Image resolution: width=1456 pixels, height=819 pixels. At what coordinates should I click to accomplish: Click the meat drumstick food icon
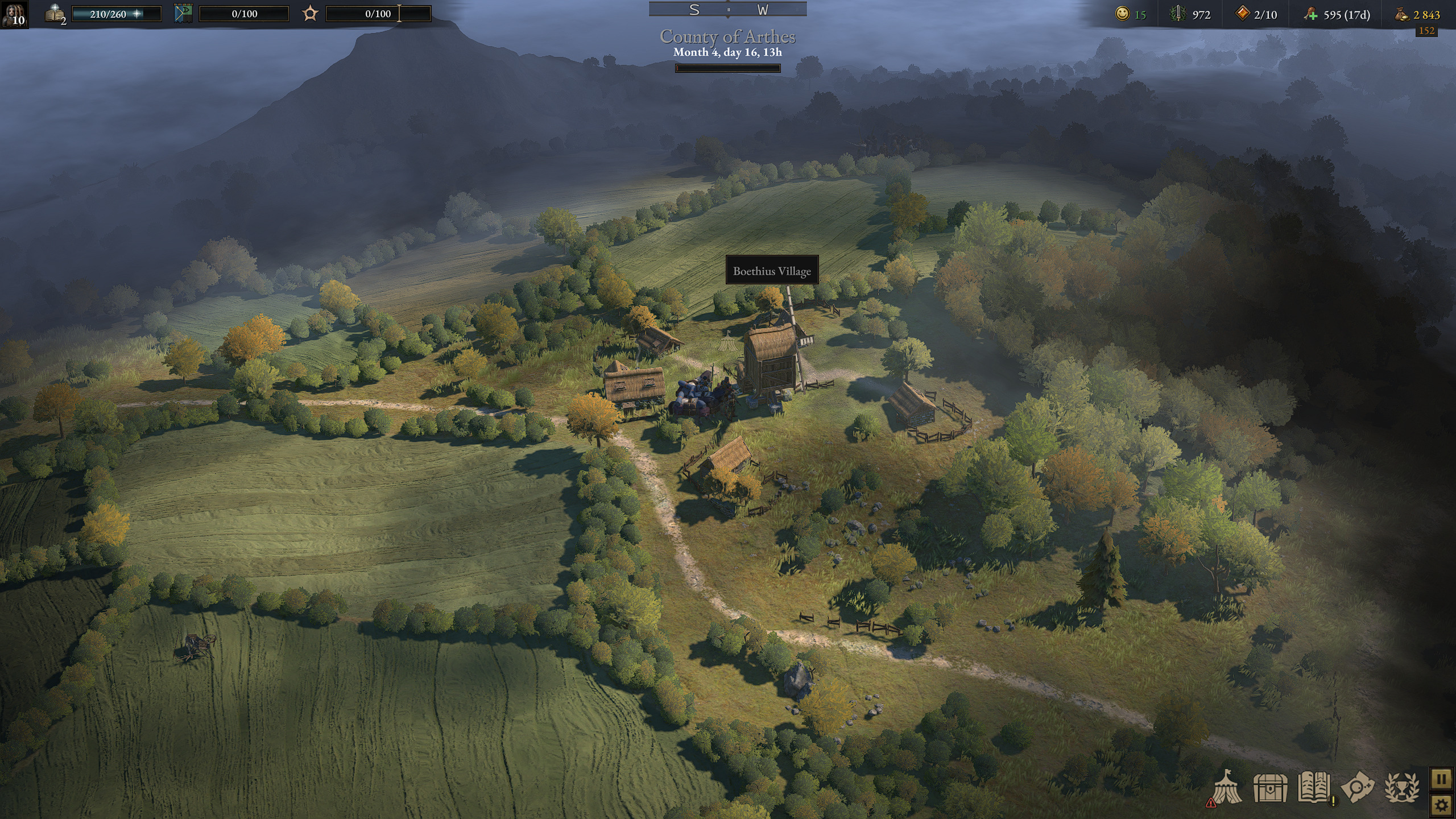1311,14
